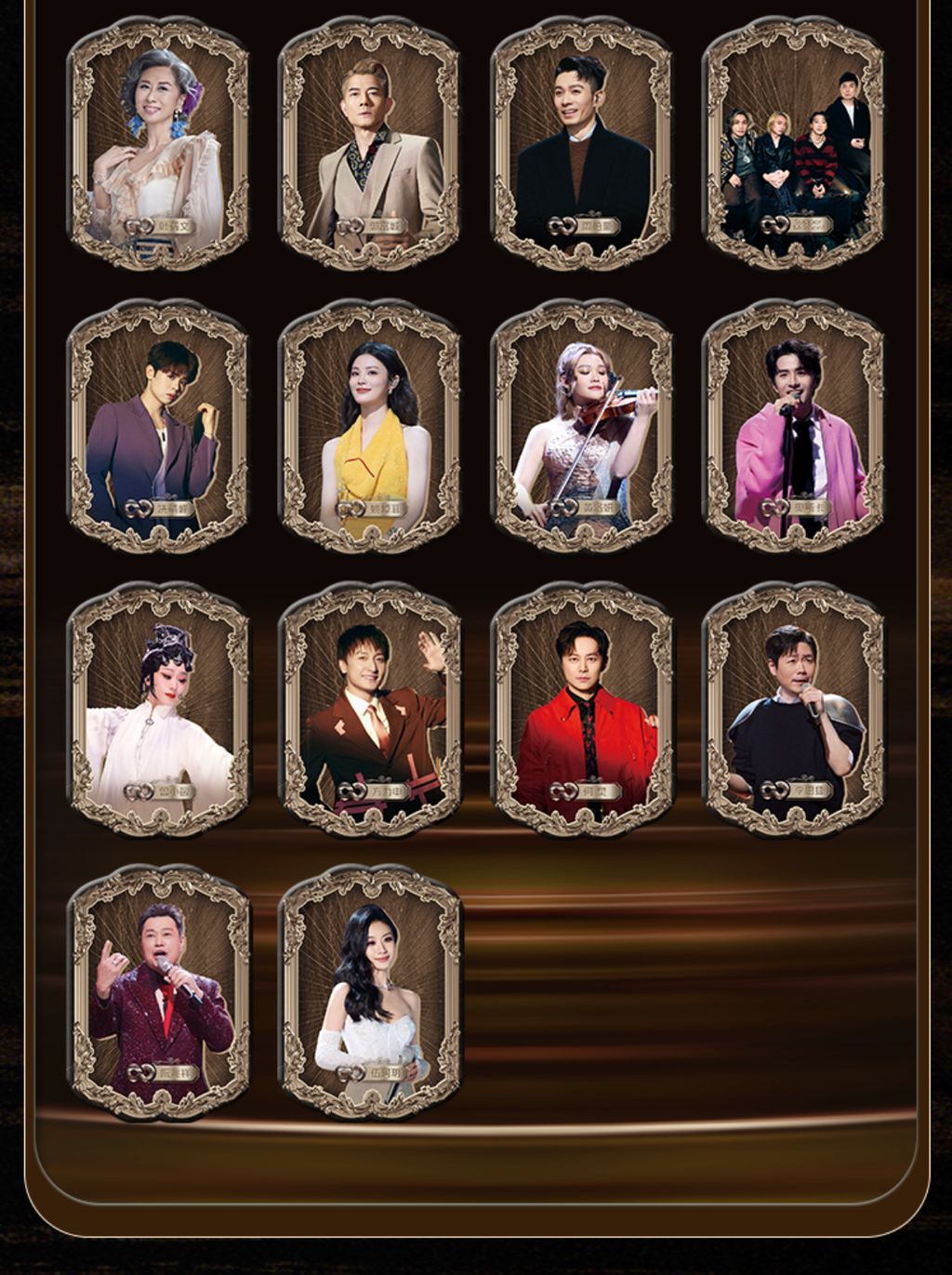Image resolution: width=952 pixels, height=1275 pixels.
Task: Choose the violinist's portrait card
Action: [582, 427]
